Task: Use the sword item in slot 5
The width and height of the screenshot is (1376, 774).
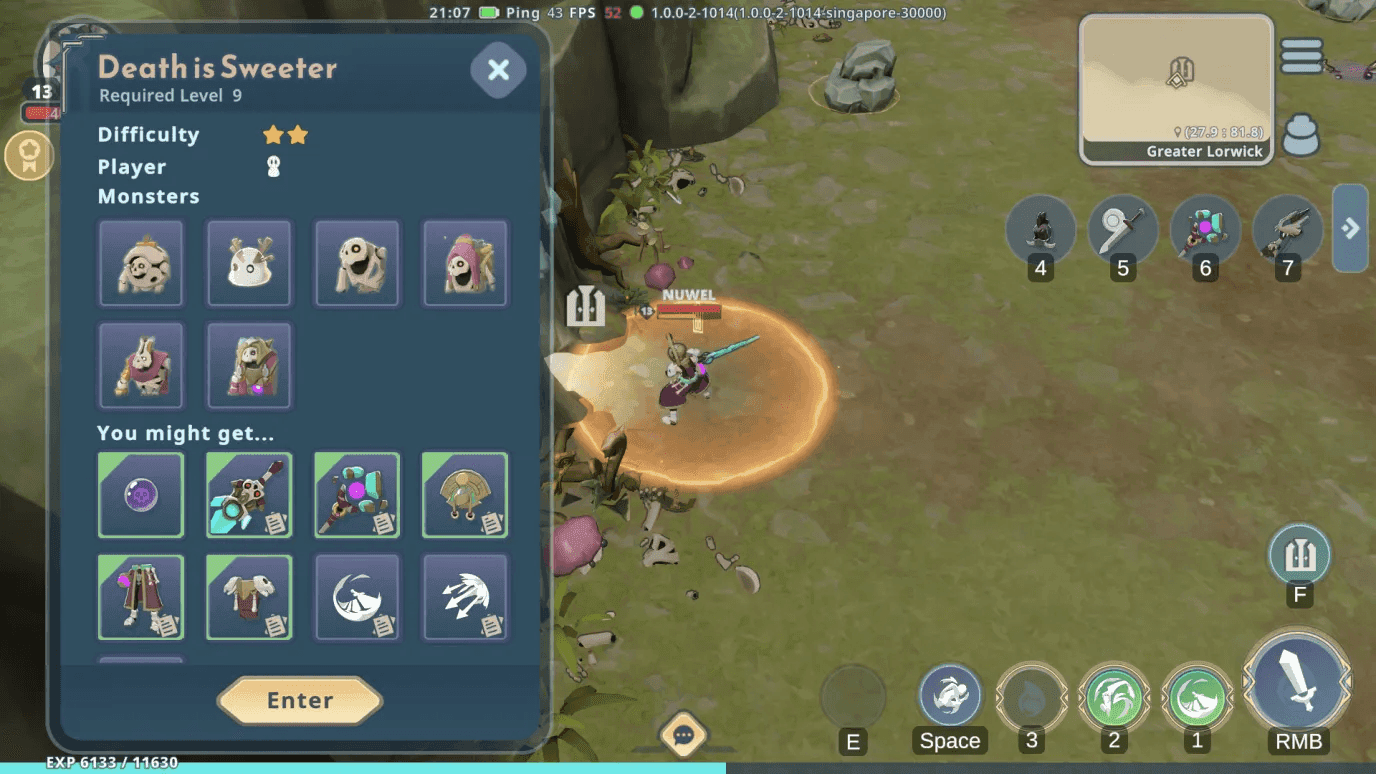Action: [x=1123, y=230]
